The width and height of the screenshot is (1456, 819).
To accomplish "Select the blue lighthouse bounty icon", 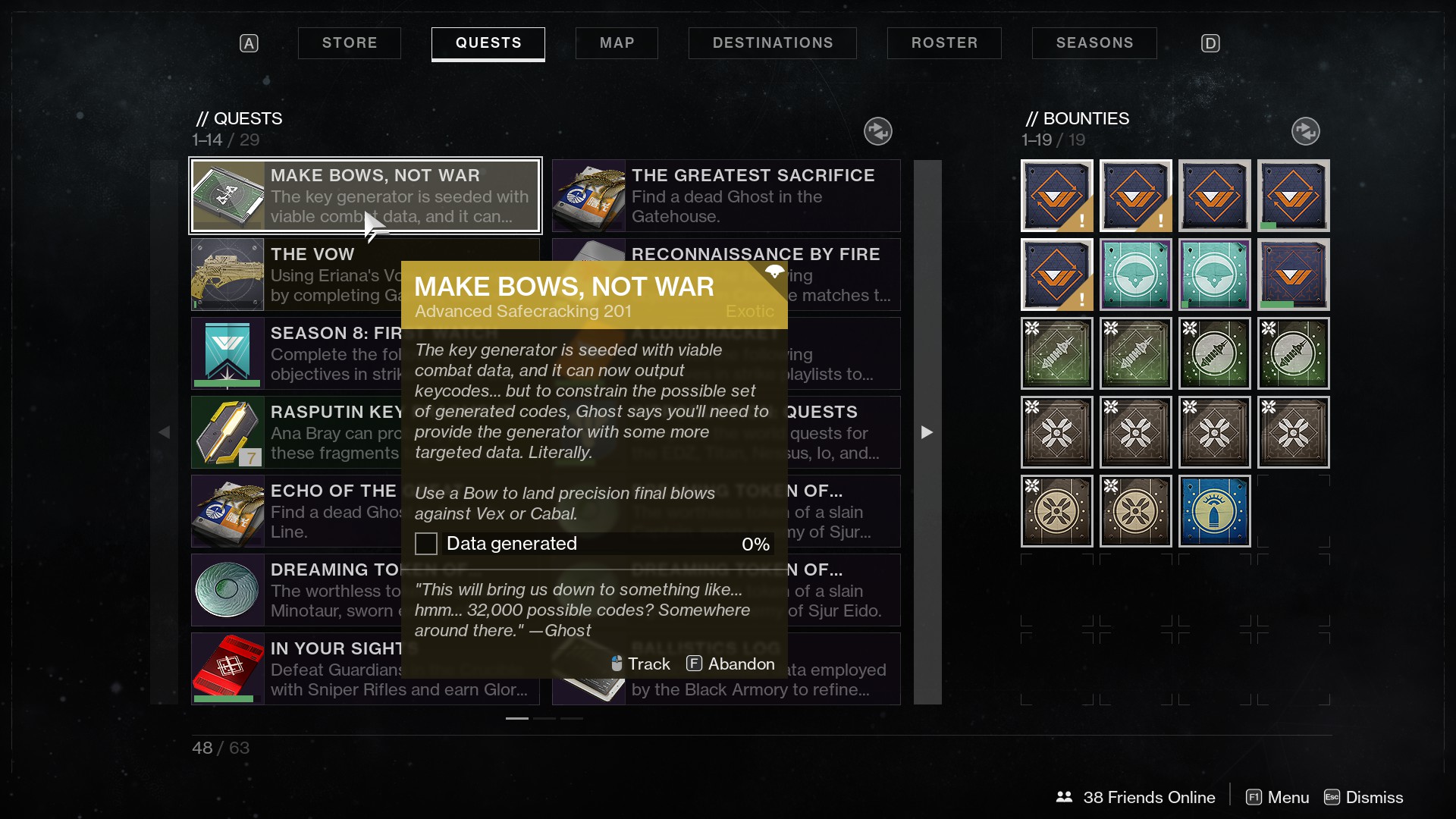I will (1214, 511).
